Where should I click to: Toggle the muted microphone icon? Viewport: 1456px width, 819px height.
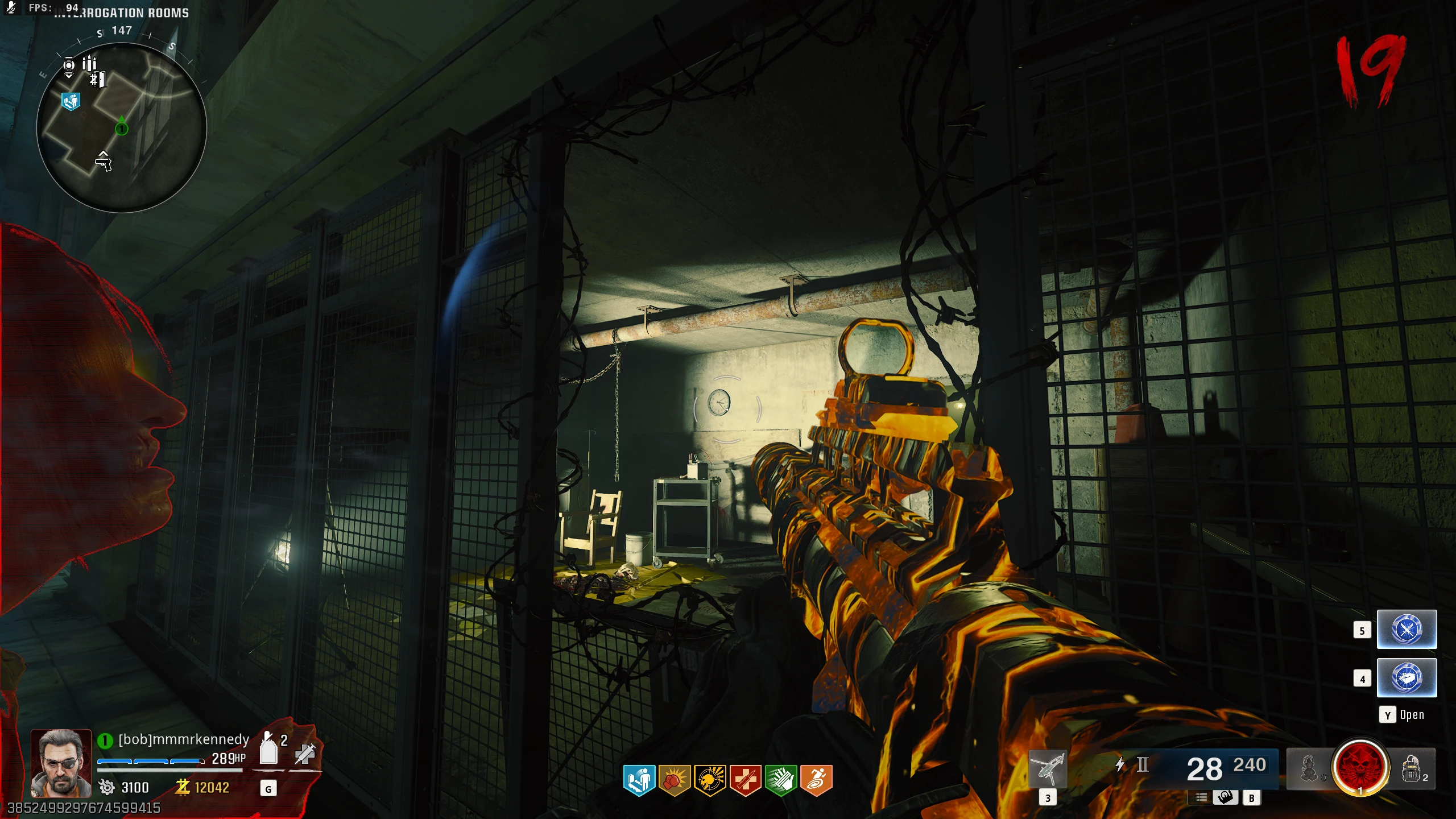click(x=11, y=7)
